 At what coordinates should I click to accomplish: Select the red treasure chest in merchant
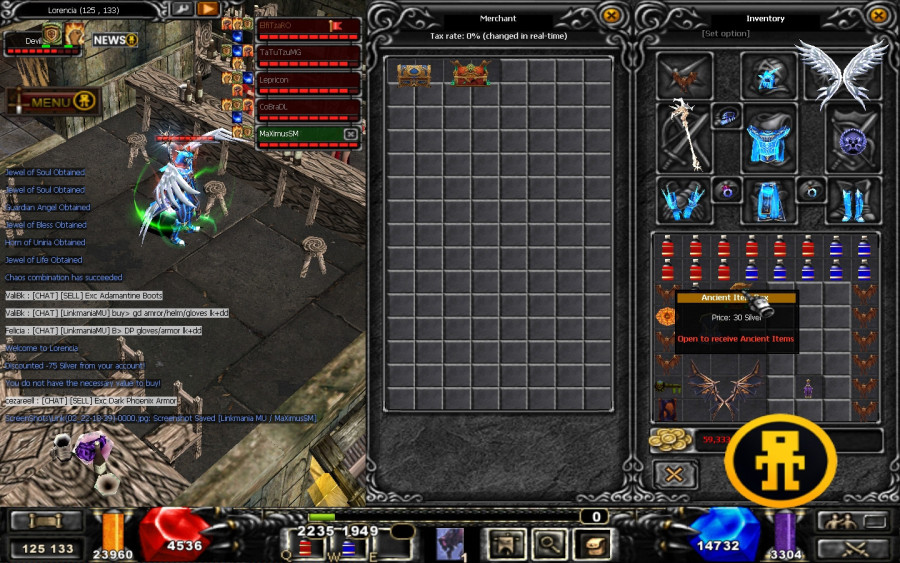tap(469, 74)
